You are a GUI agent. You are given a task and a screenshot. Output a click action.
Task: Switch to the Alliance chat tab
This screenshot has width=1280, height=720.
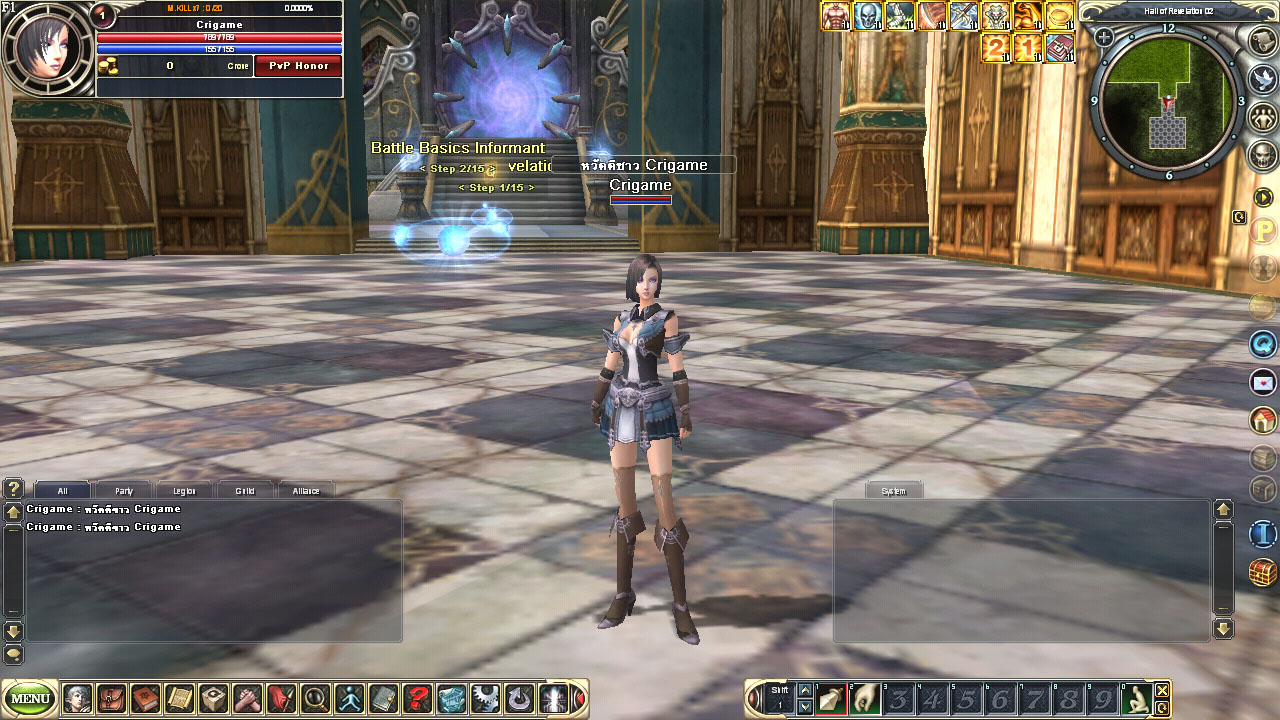(306, 491)
